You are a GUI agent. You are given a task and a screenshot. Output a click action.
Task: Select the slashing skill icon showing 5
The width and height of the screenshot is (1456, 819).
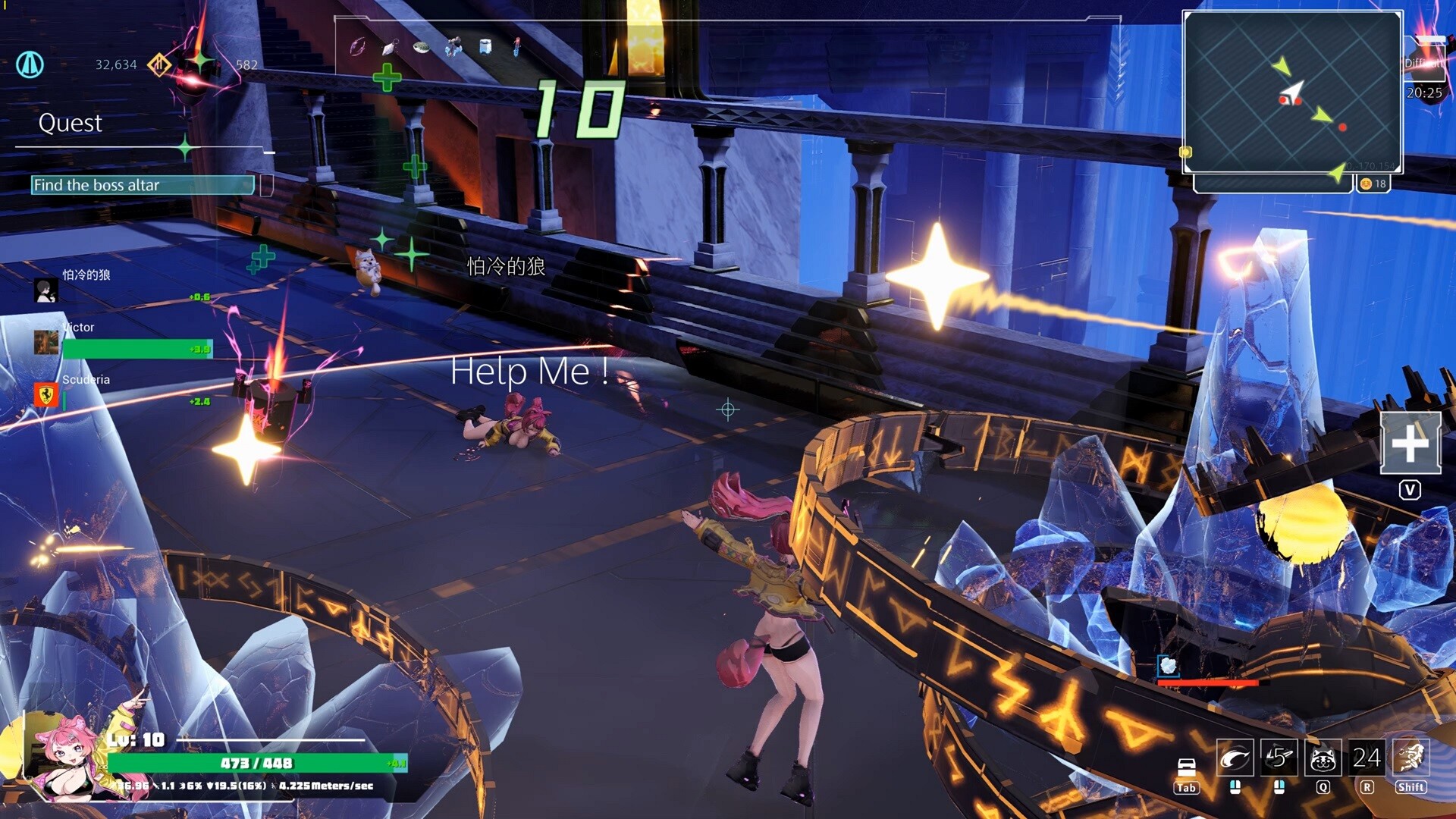coord(1280,758)
